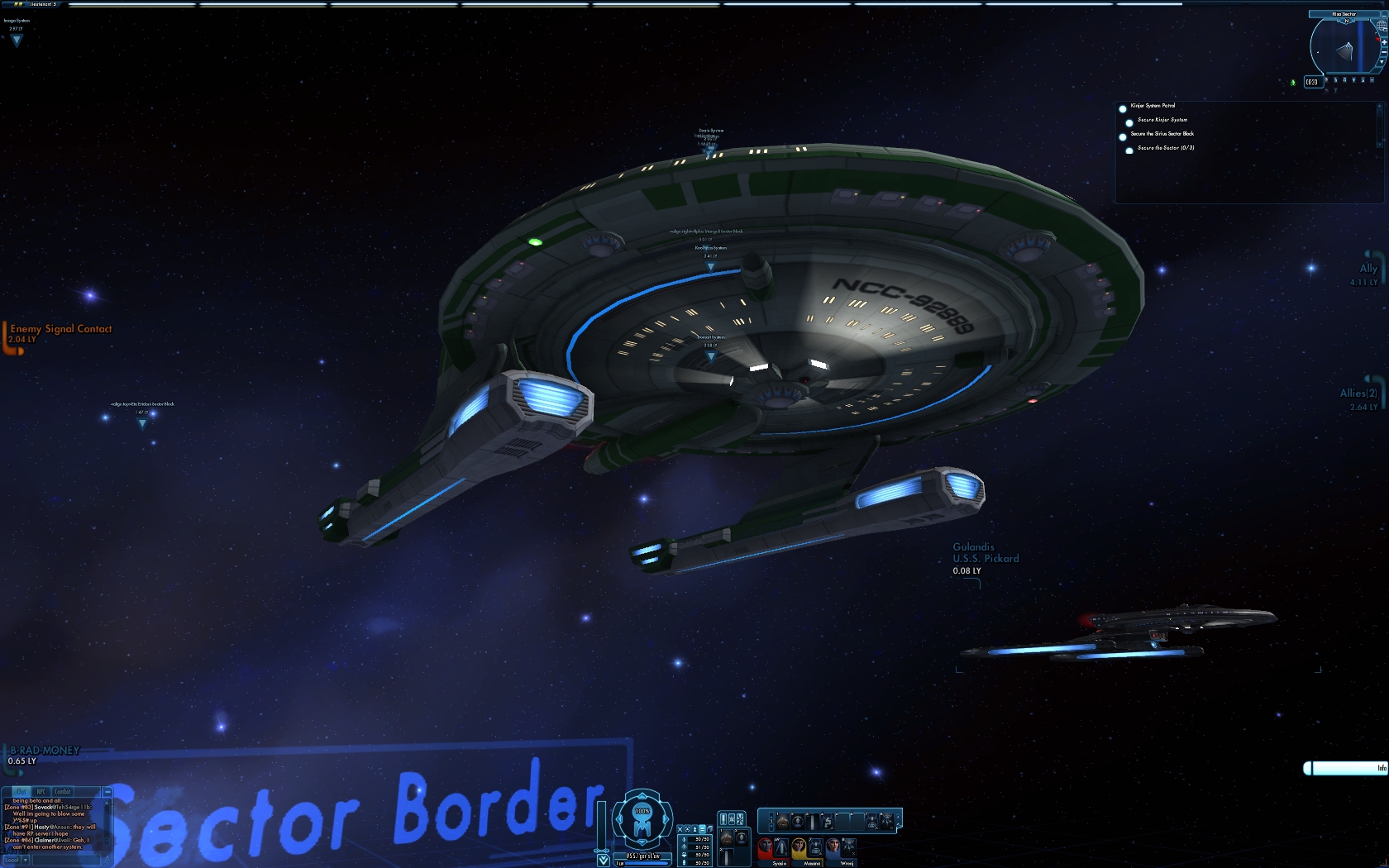Open the Combat log tab

(x=63, y=792)
